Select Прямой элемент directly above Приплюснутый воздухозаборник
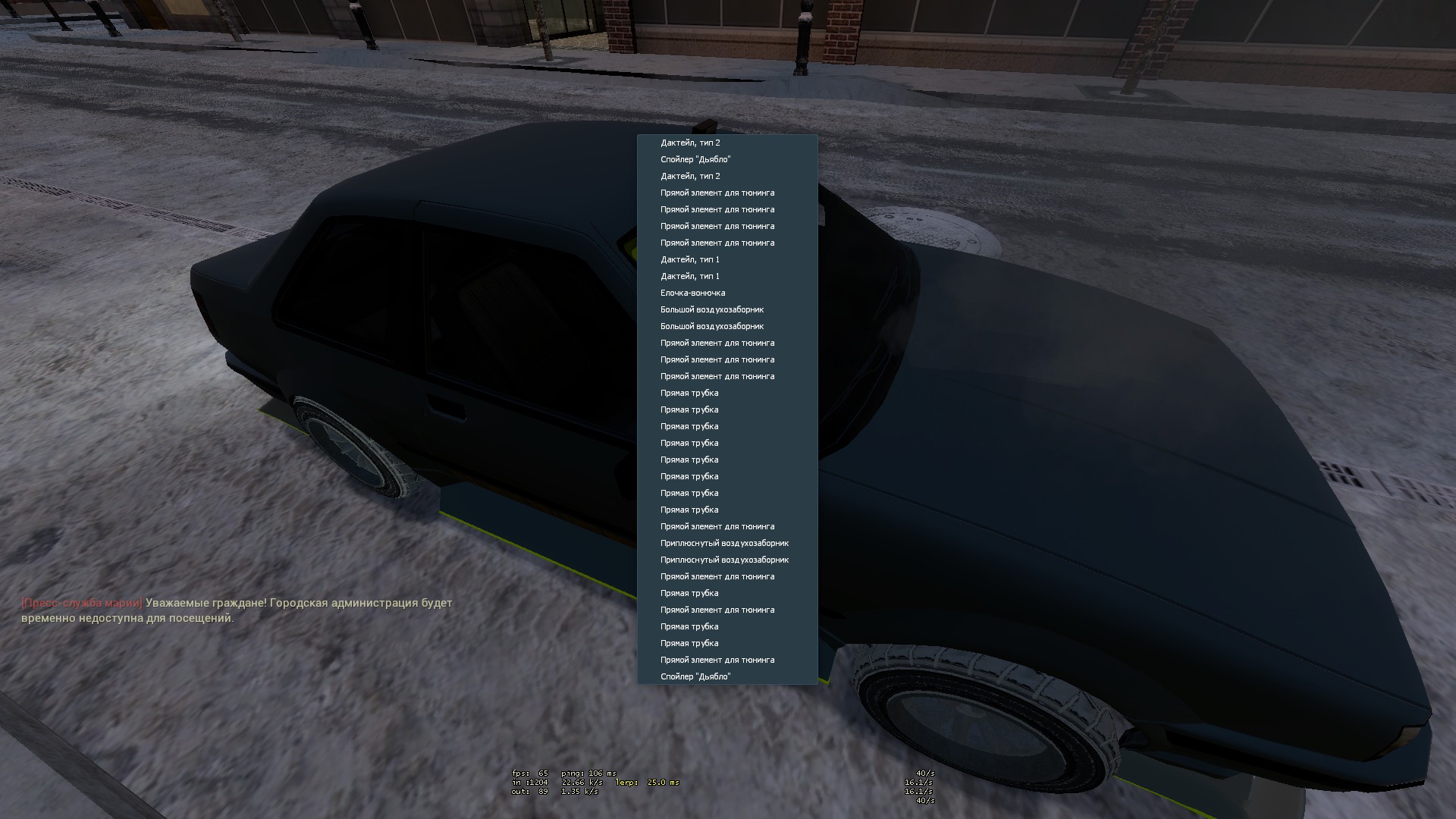The height and width of the screenshot is (819, 1456). (x=717, y=526)
